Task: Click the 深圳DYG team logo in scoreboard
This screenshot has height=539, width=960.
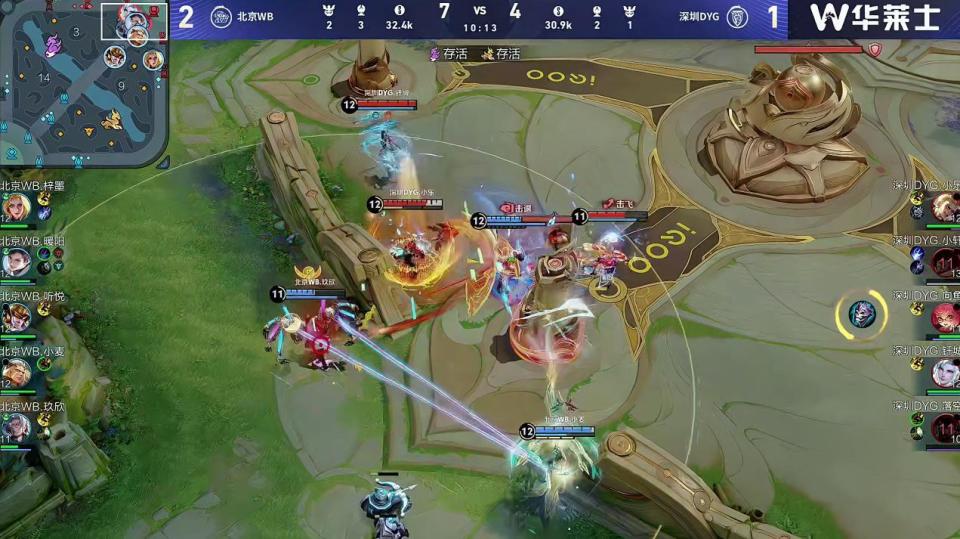Action: pyautogui.click(x=736, y=17)
